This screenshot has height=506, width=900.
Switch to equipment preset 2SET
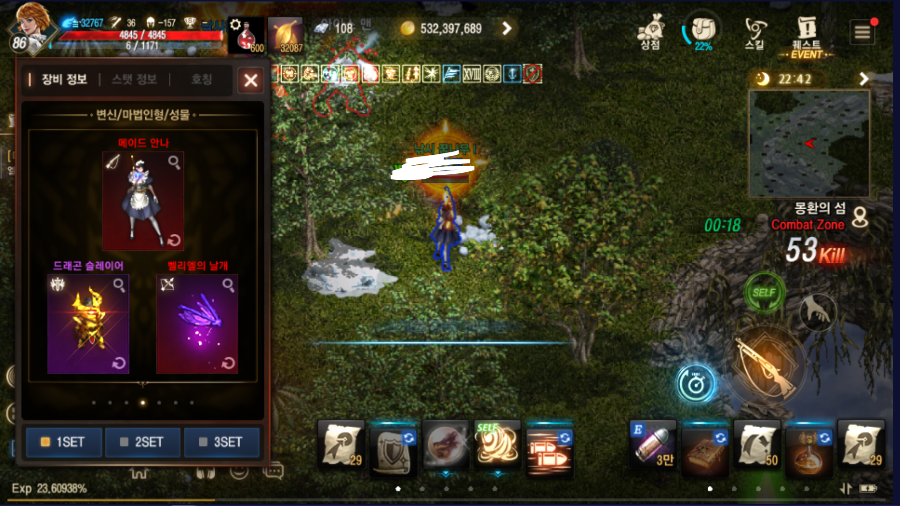143,442
